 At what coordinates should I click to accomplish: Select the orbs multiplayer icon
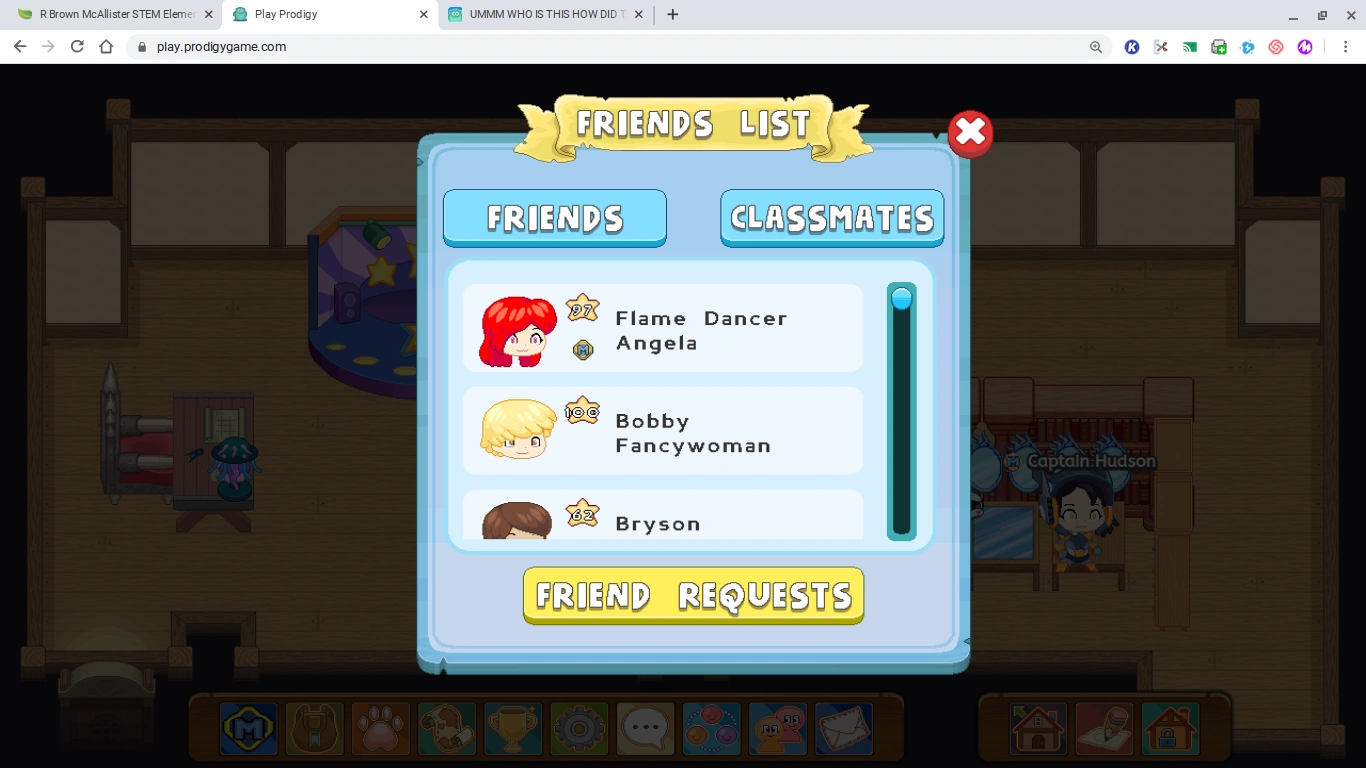[711, 729]
